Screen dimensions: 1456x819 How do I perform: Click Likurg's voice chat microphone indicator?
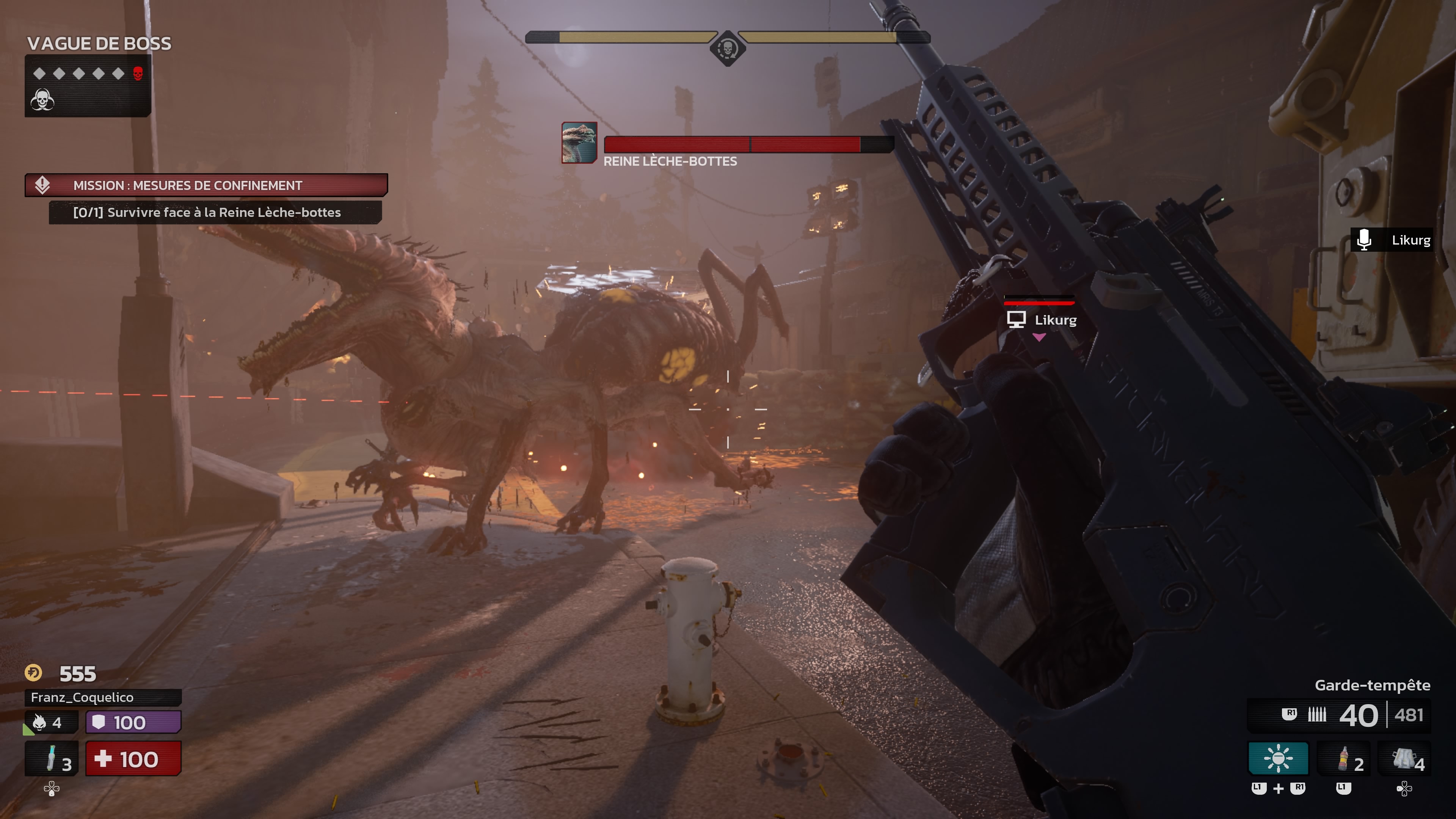pos(1364,240)
